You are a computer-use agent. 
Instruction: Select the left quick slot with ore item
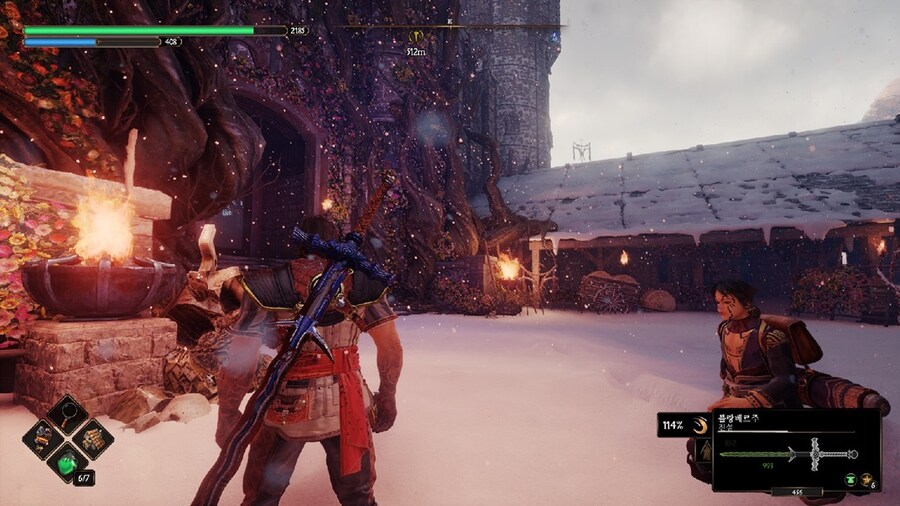[44, 437]
